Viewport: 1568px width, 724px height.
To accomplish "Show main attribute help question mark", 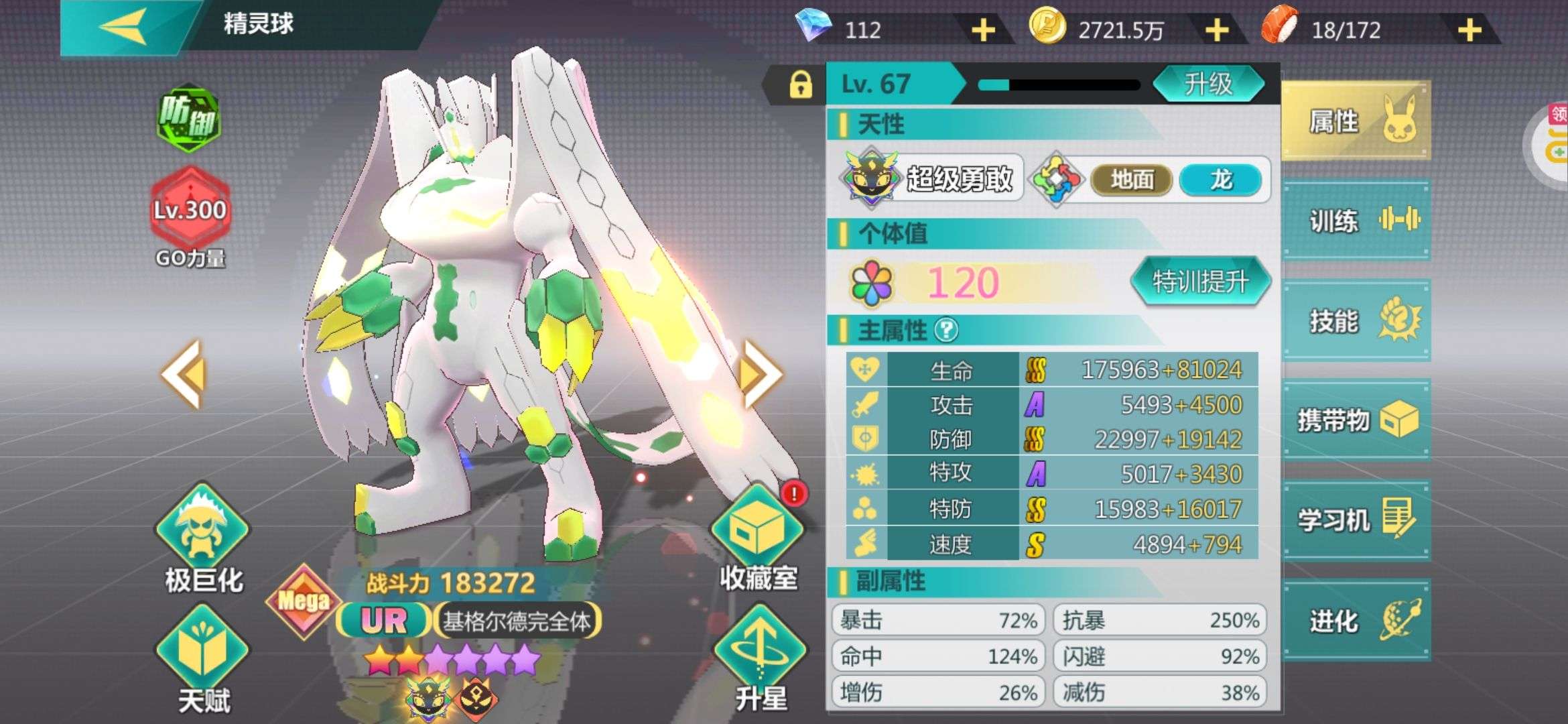I will pyautogui.click(x=946, y=330).
